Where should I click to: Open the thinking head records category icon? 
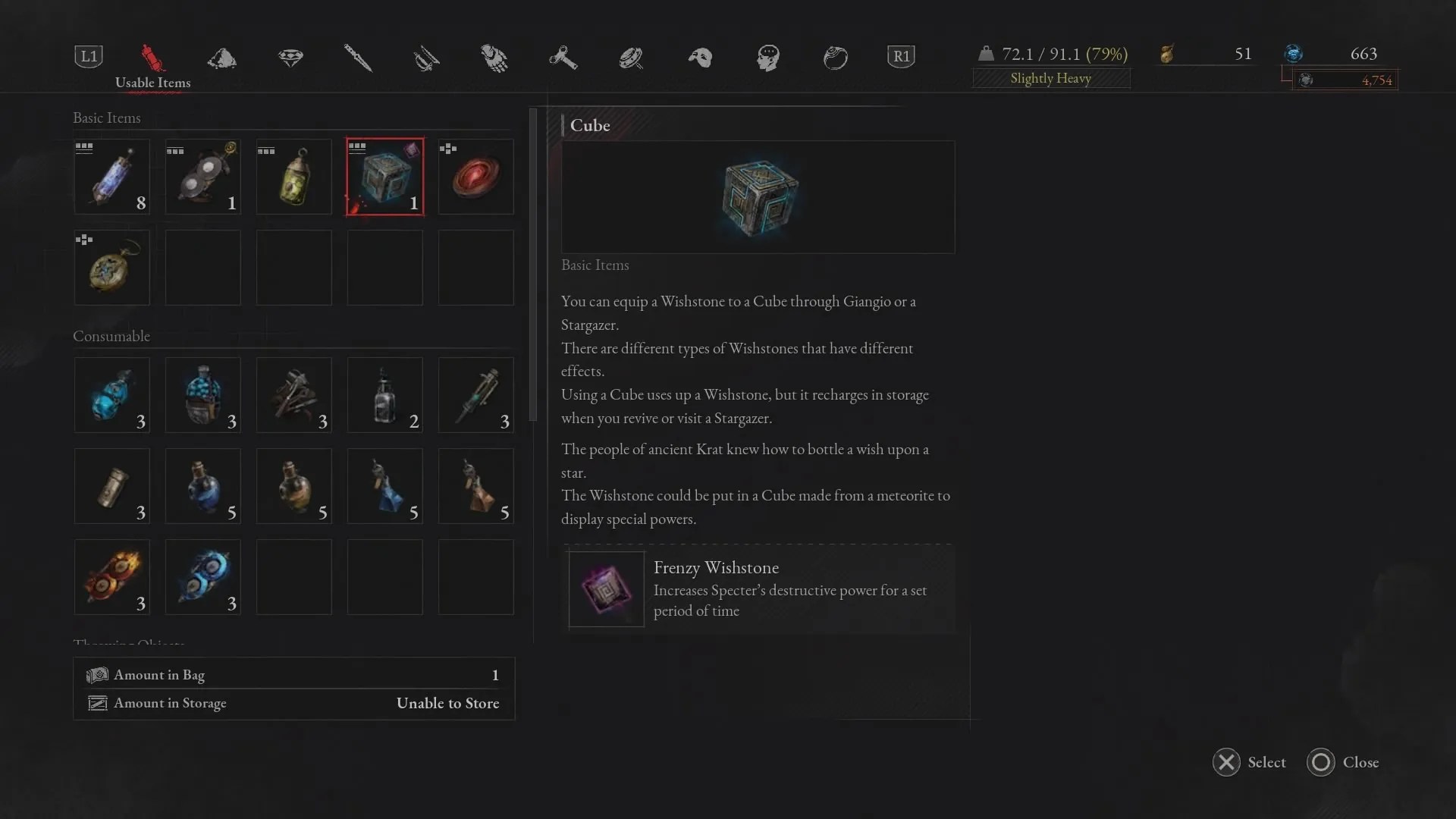767,58
